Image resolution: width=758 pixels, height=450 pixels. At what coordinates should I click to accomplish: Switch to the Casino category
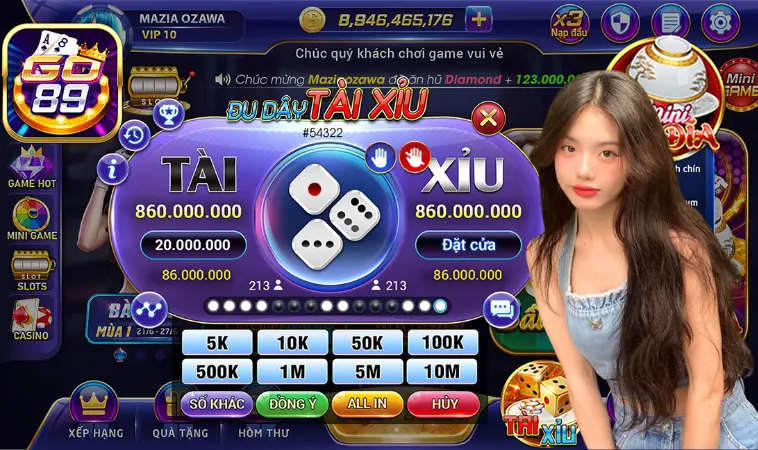click(x=30, y=322)
